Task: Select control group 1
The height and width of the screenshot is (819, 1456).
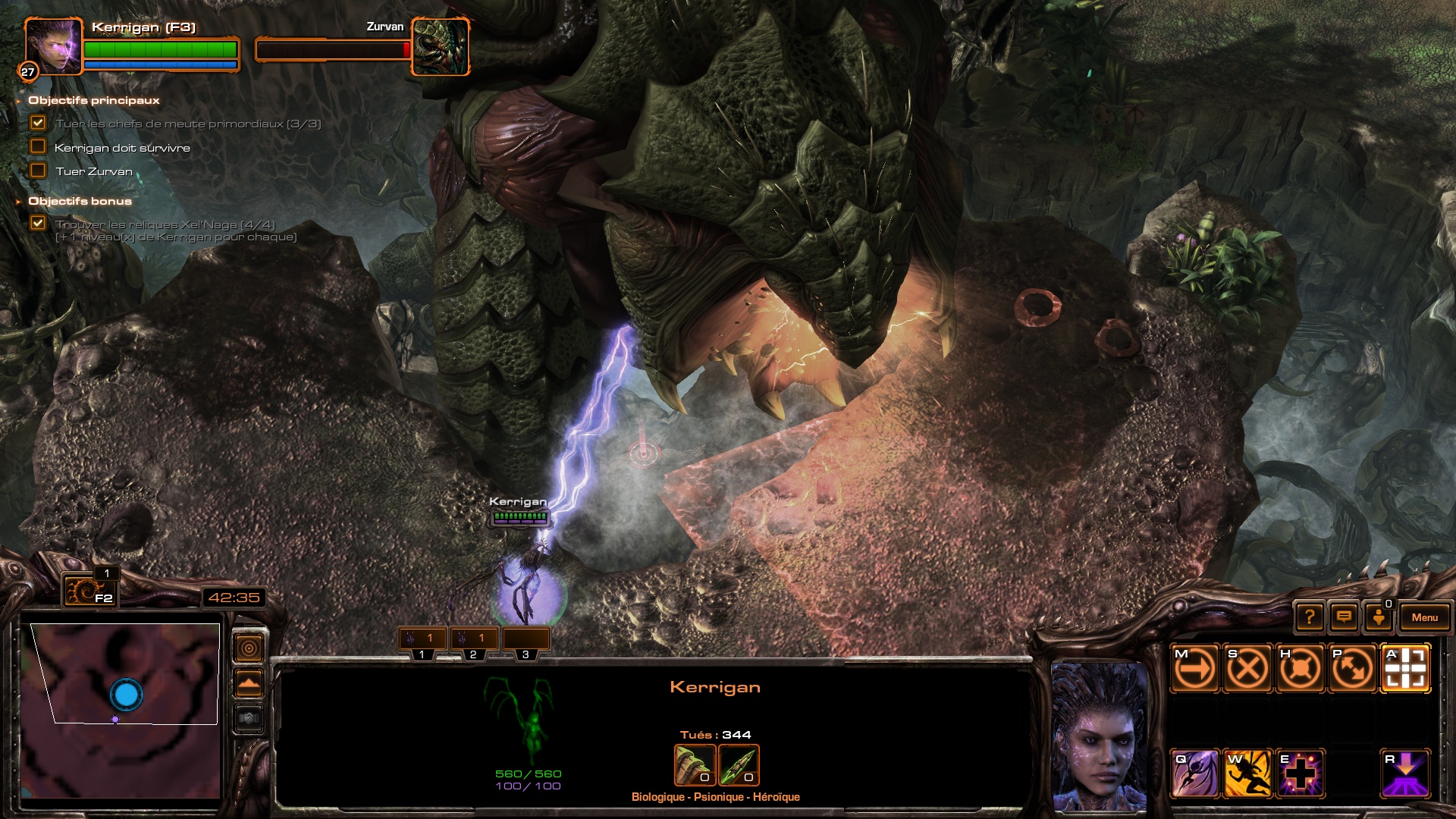Action: (x=422, y=640)
